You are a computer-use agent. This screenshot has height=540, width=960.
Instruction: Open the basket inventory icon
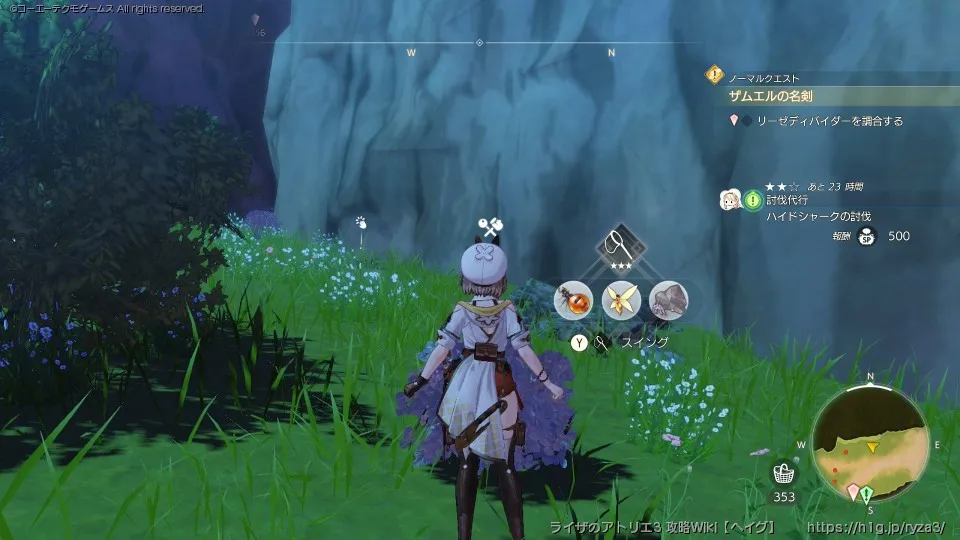[x=785, y=473]
